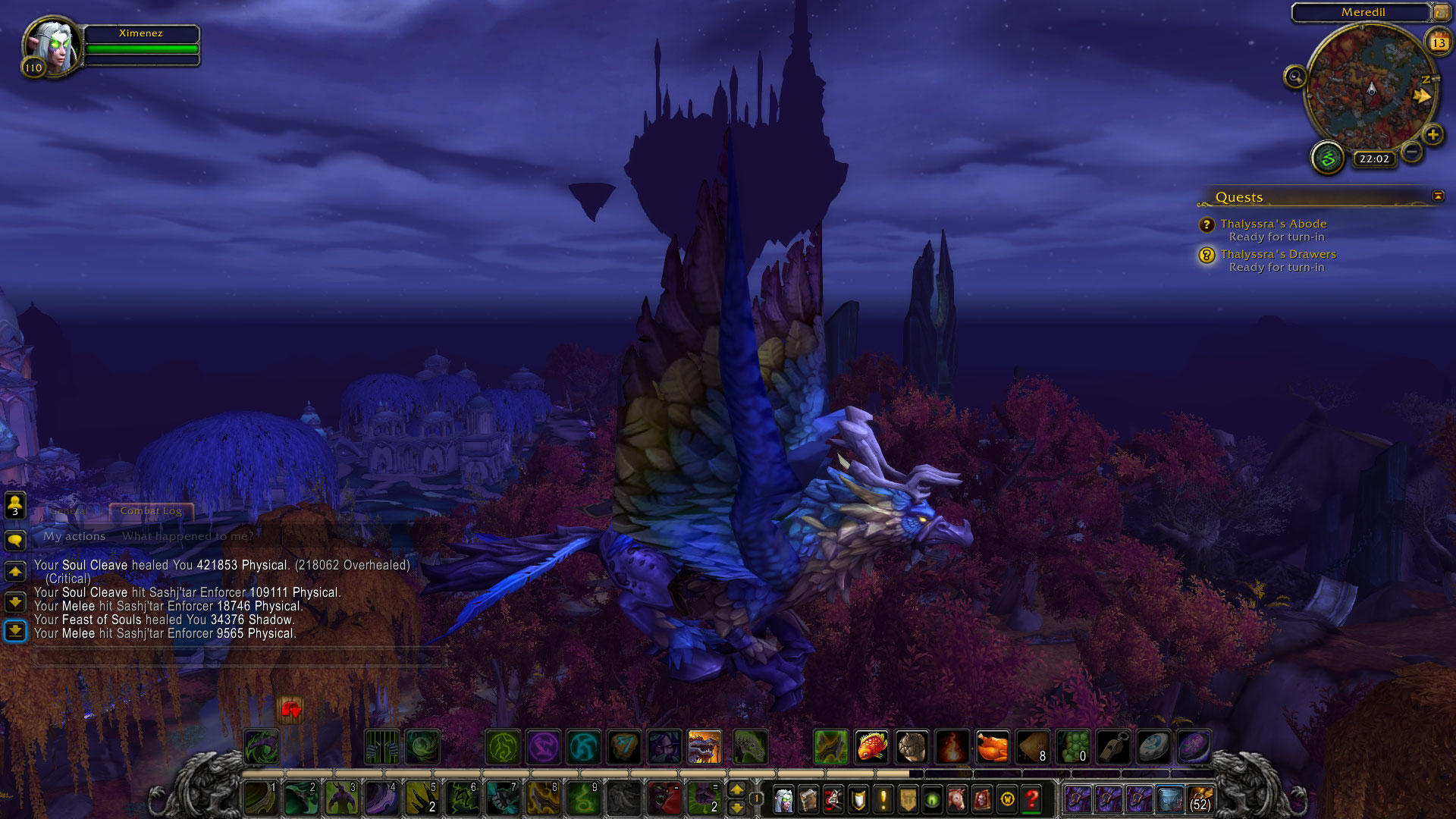The width and height of the screenshot is (1456, 819).
Task: Open the backpack bag showing 52 free slots
Action: (x=1200, y=799)
